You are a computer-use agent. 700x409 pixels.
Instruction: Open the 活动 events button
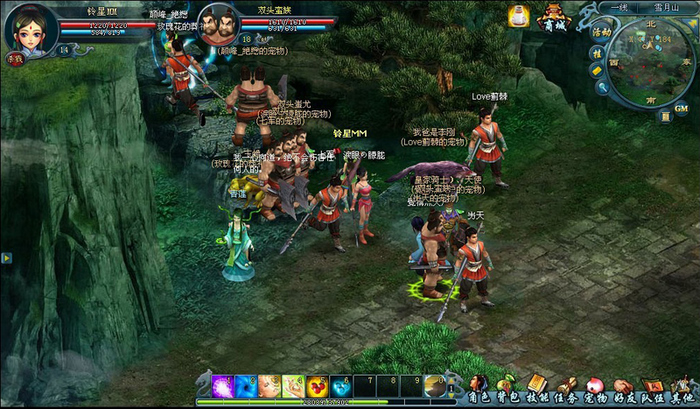pyautogui.click(x=601, y=33)
